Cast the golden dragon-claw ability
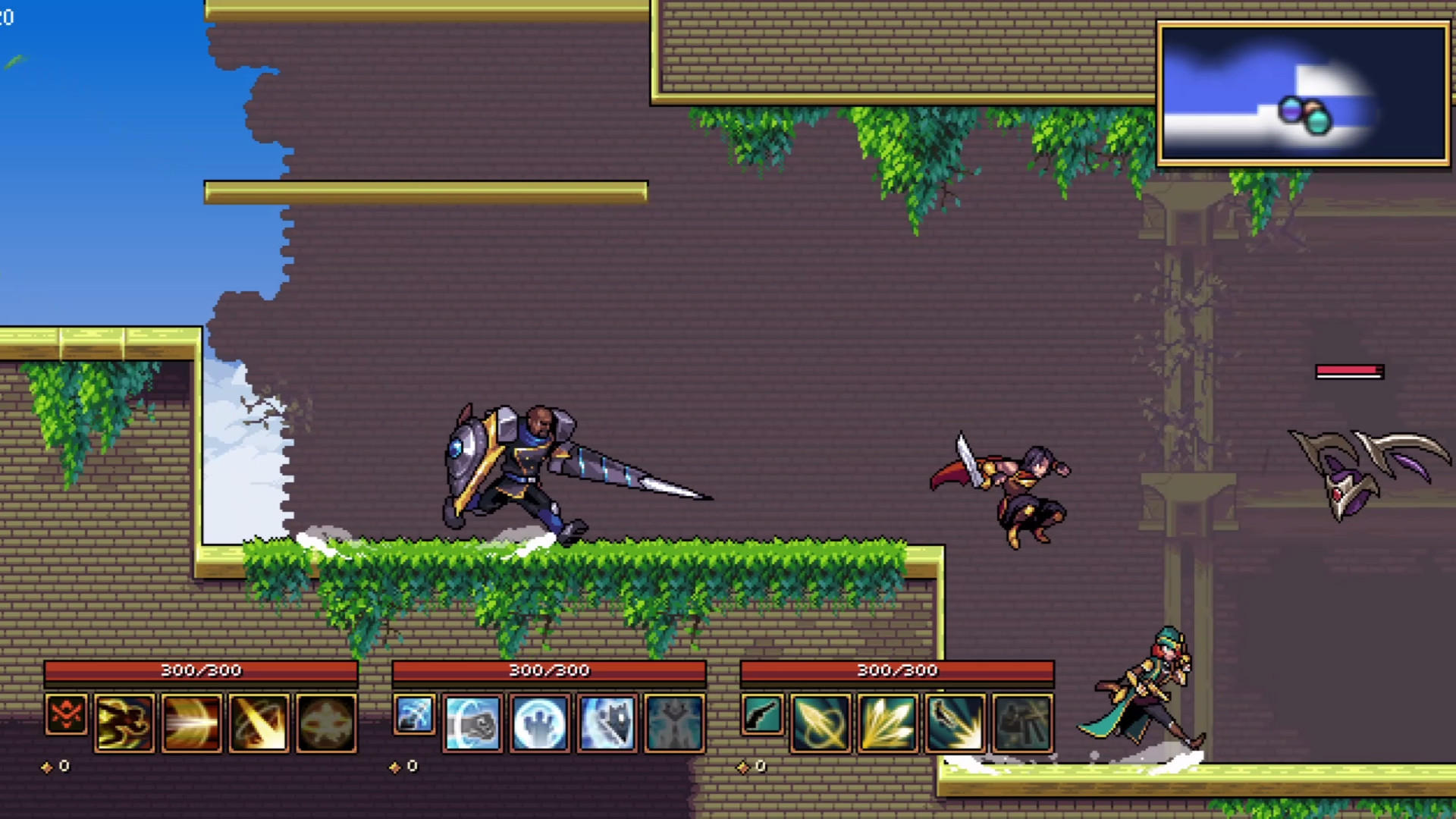The height and width of the screenshot is (819, 1456). pos(125,722)
